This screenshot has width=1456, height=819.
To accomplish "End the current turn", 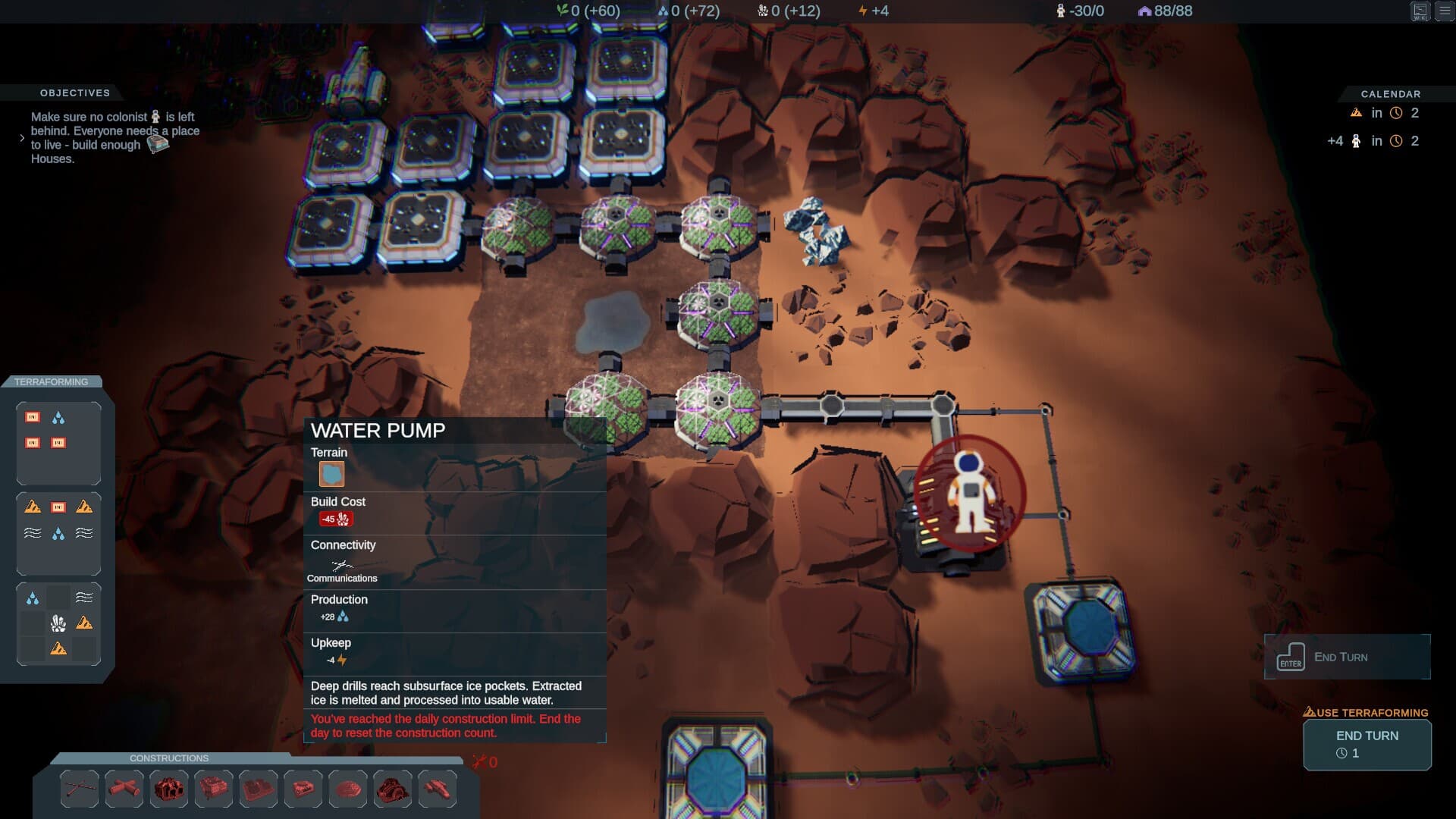I will click(1367, 744).
